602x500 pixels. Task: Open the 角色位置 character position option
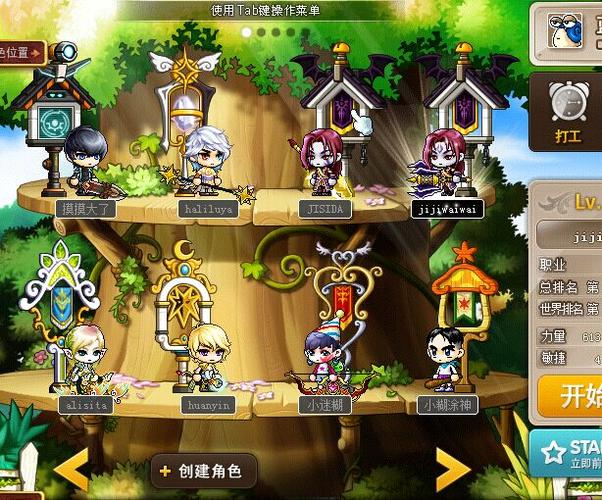coord(20,52)
